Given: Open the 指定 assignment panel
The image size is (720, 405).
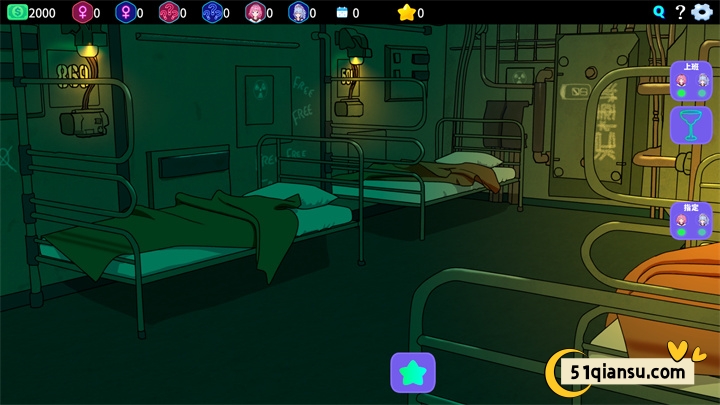Looking at the screenshot, I should pos(690,220).
